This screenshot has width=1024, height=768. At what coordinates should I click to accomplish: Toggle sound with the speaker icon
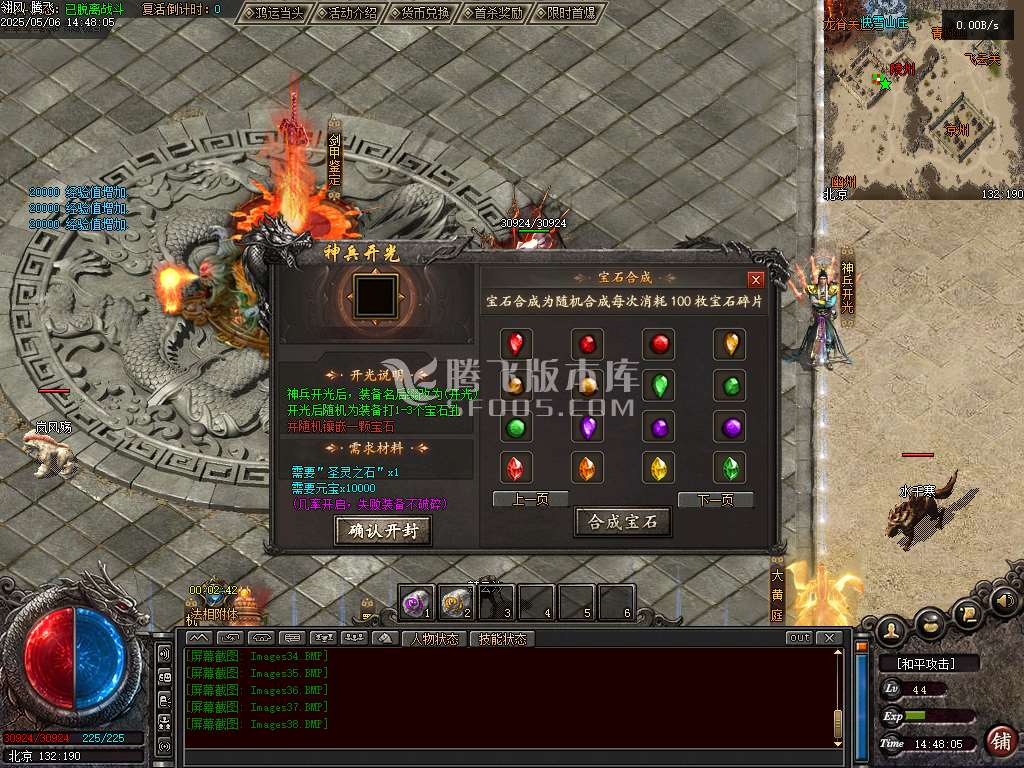(x=1006, y=601)
